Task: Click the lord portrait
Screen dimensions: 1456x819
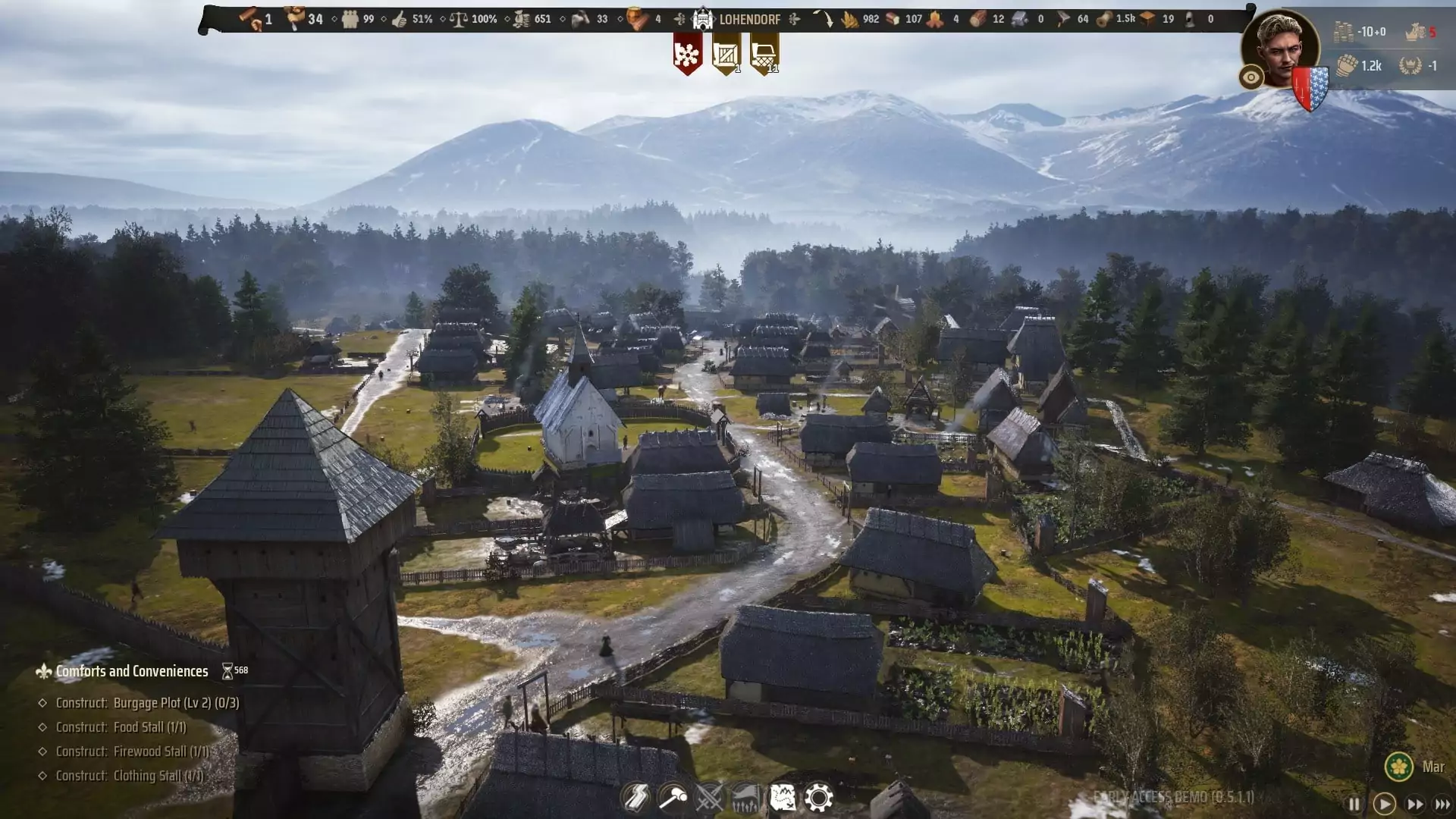Action: (x=1281, y=47)
